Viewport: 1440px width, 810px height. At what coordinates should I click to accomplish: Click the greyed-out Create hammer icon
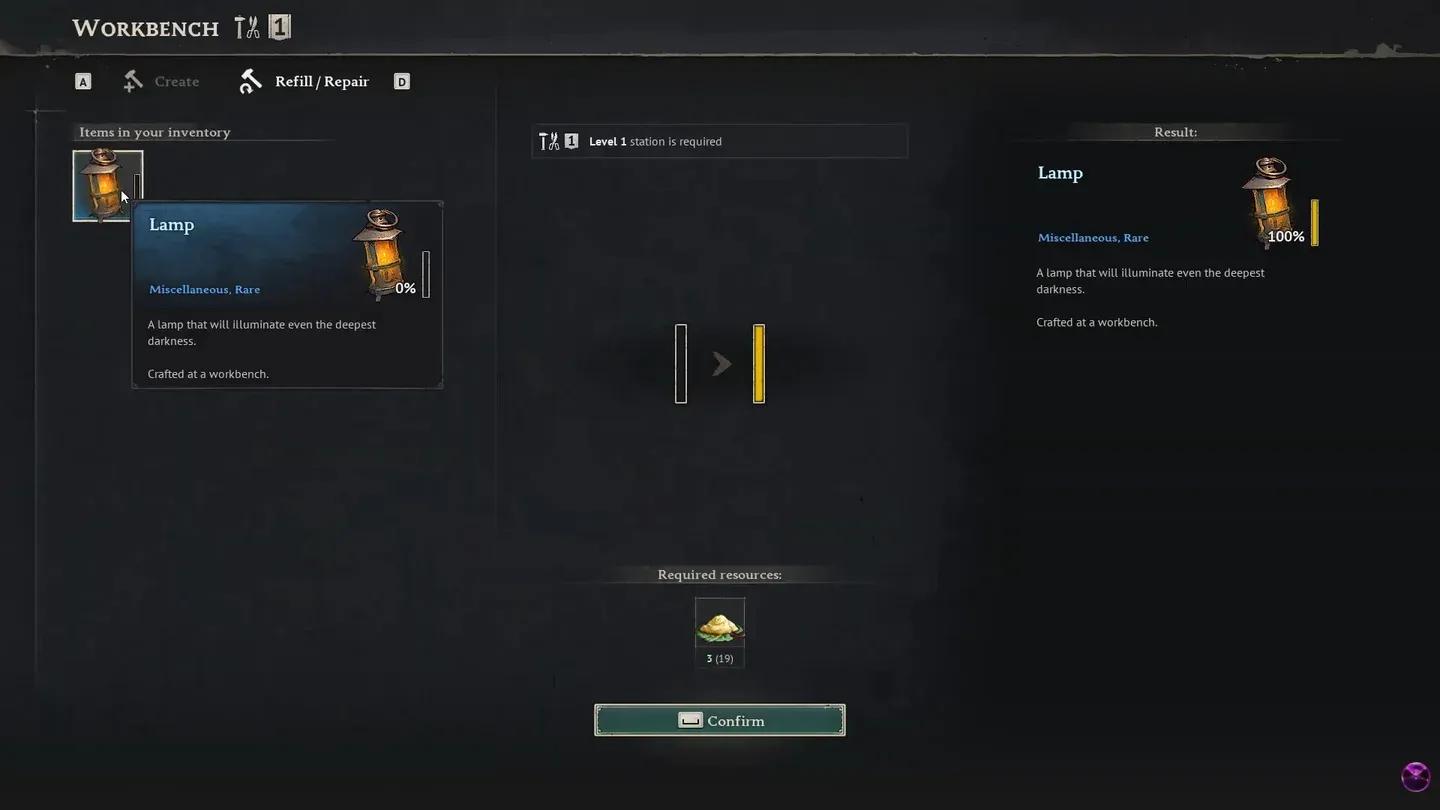(x=132, y=80)
